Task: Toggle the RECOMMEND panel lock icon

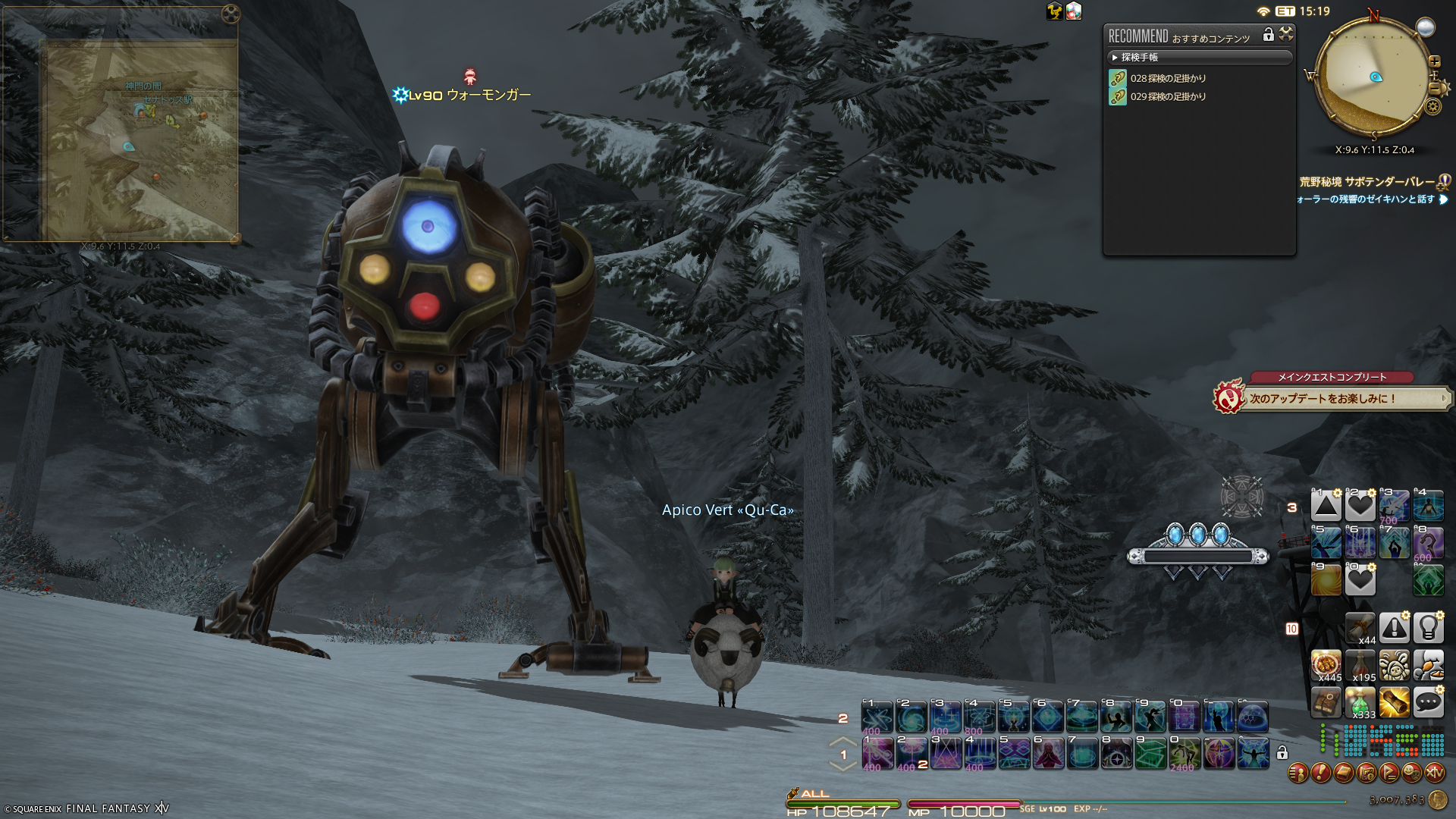Action: coord(1268,35)
